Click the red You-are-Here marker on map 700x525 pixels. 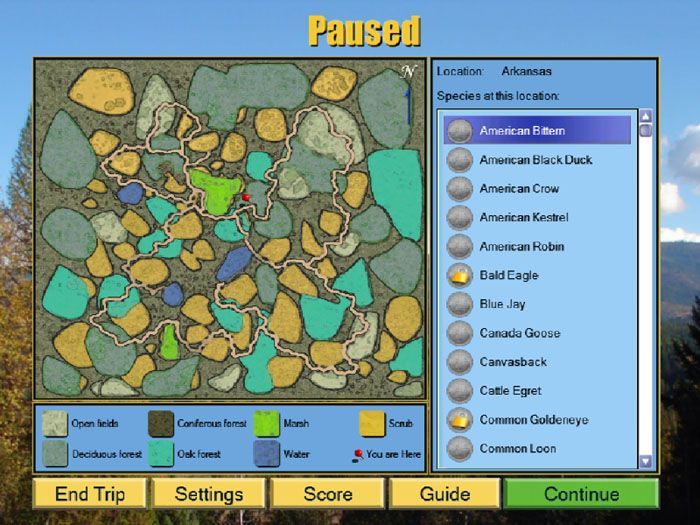(246, 198)
